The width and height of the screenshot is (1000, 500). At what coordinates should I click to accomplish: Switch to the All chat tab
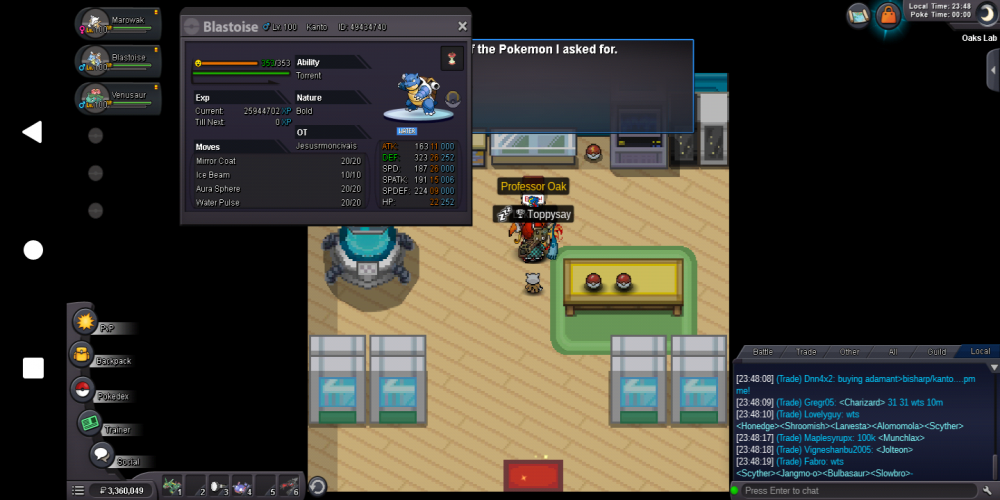coord(893,352)
